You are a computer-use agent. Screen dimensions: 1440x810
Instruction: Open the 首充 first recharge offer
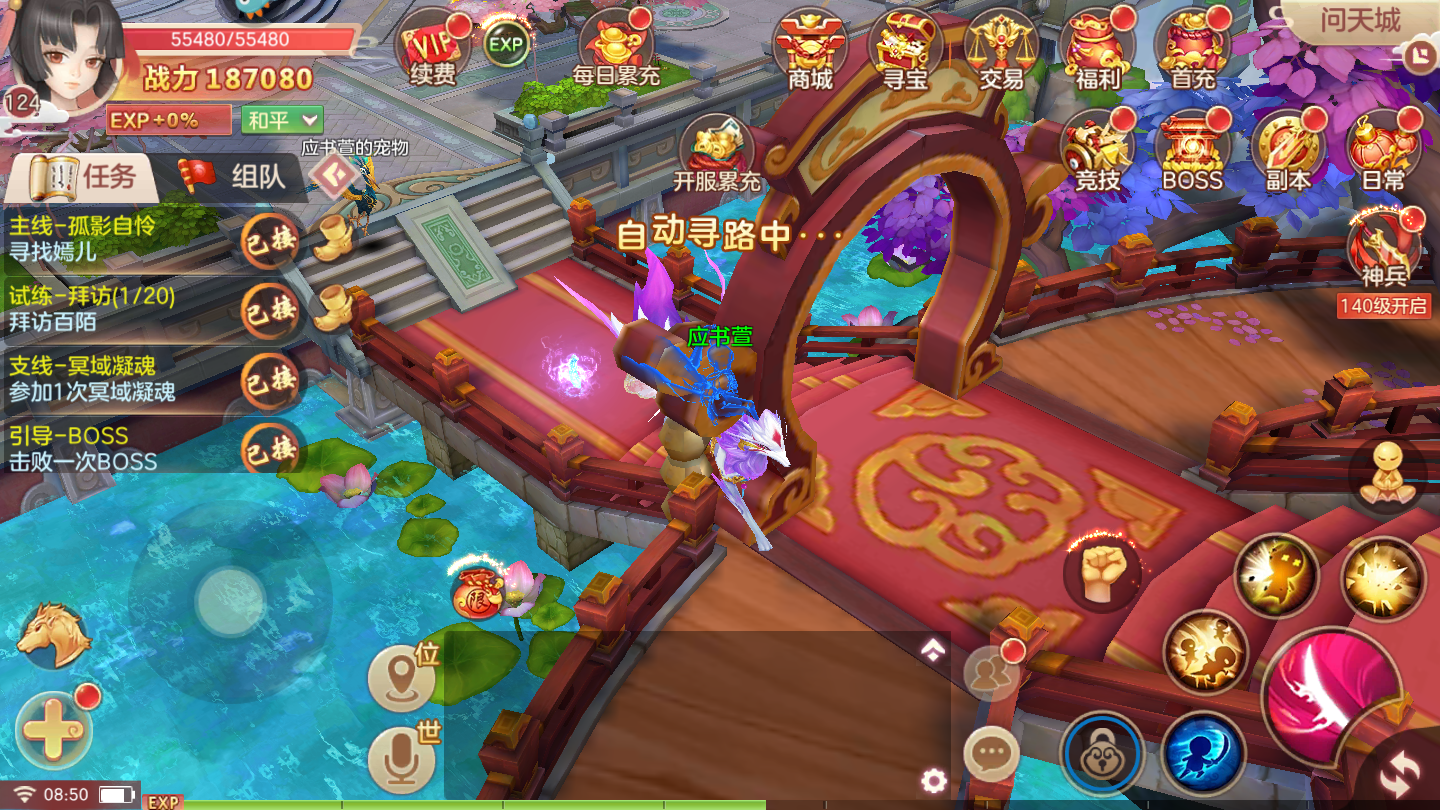[x=1192, y=52]
